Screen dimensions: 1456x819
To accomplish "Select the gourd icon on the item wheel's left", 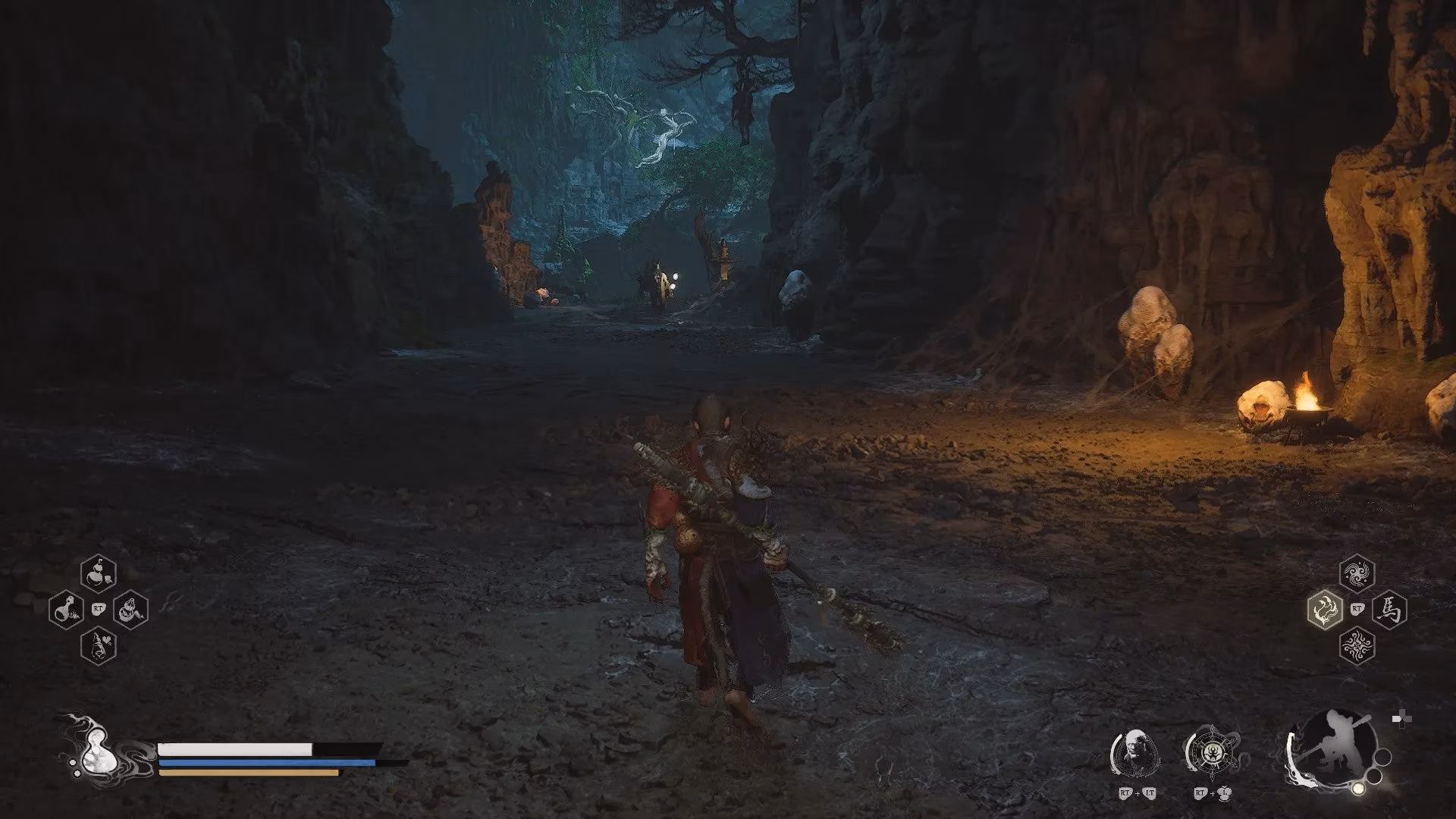I will point(67,609).
